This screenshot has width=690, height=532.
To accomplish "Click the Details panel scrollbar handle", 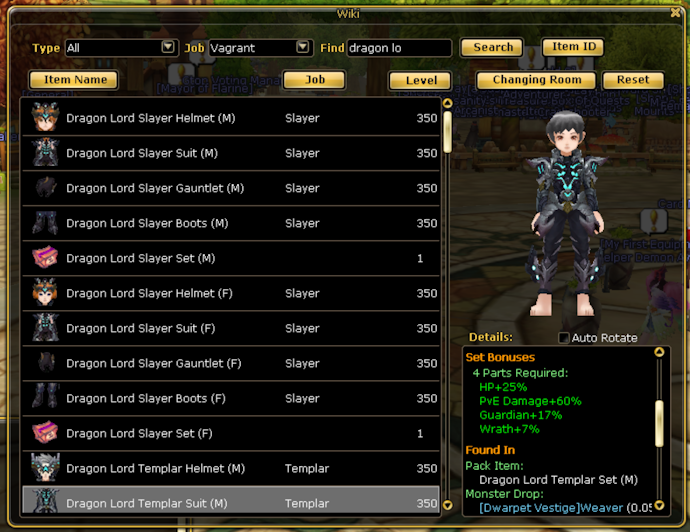I will [659, 423].
